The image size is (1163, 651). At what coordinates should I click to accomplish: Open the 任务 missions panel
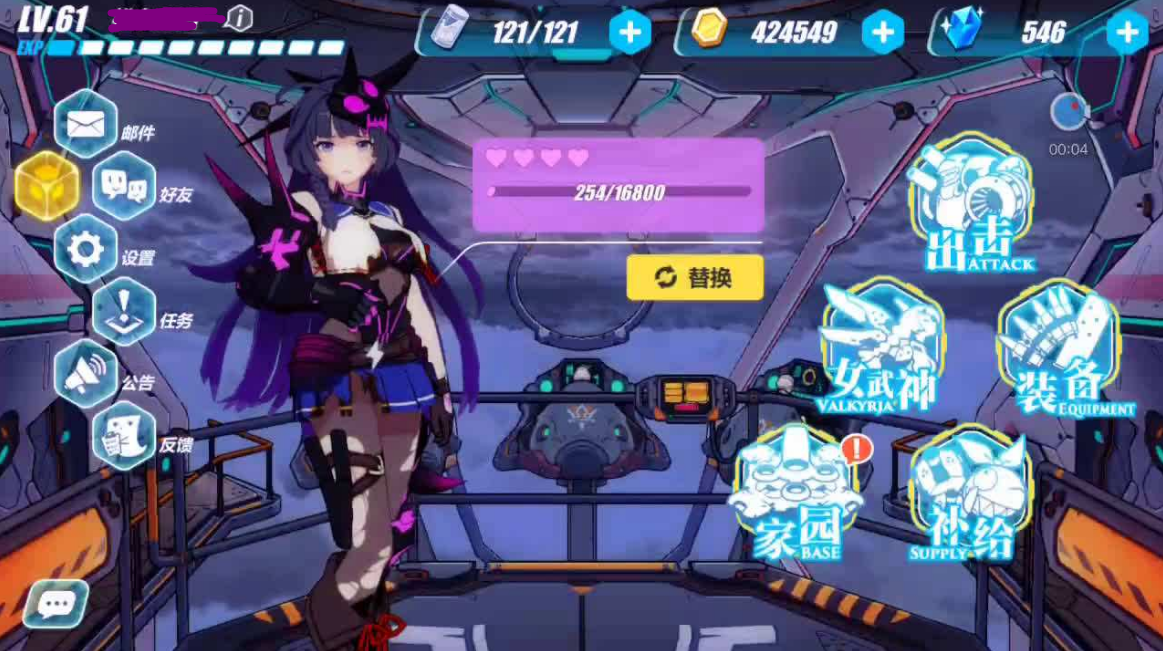tap(124, 312)
